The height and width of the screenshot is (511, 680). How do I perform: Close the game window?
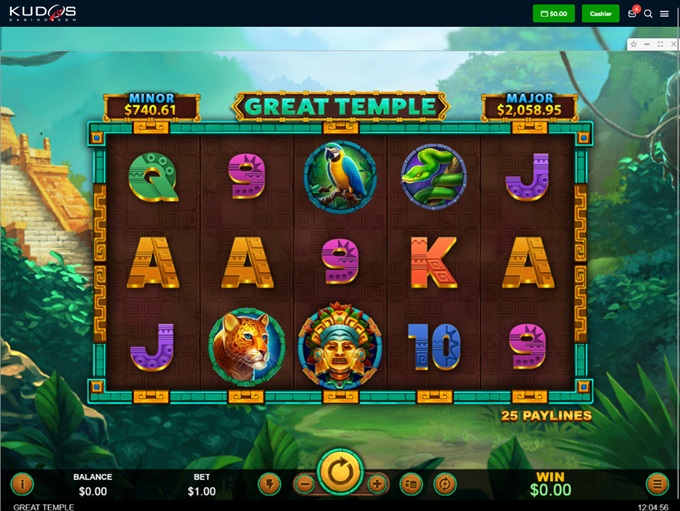point(672,45)
